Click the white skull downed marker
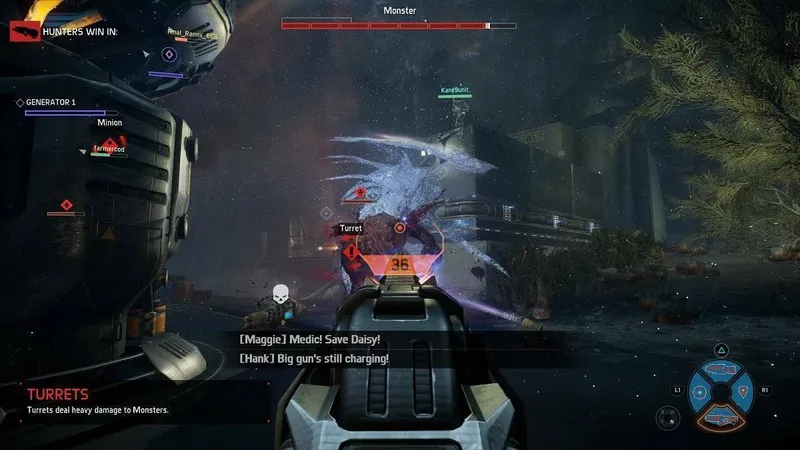The image size is (800, 450). tap(282, 296)
